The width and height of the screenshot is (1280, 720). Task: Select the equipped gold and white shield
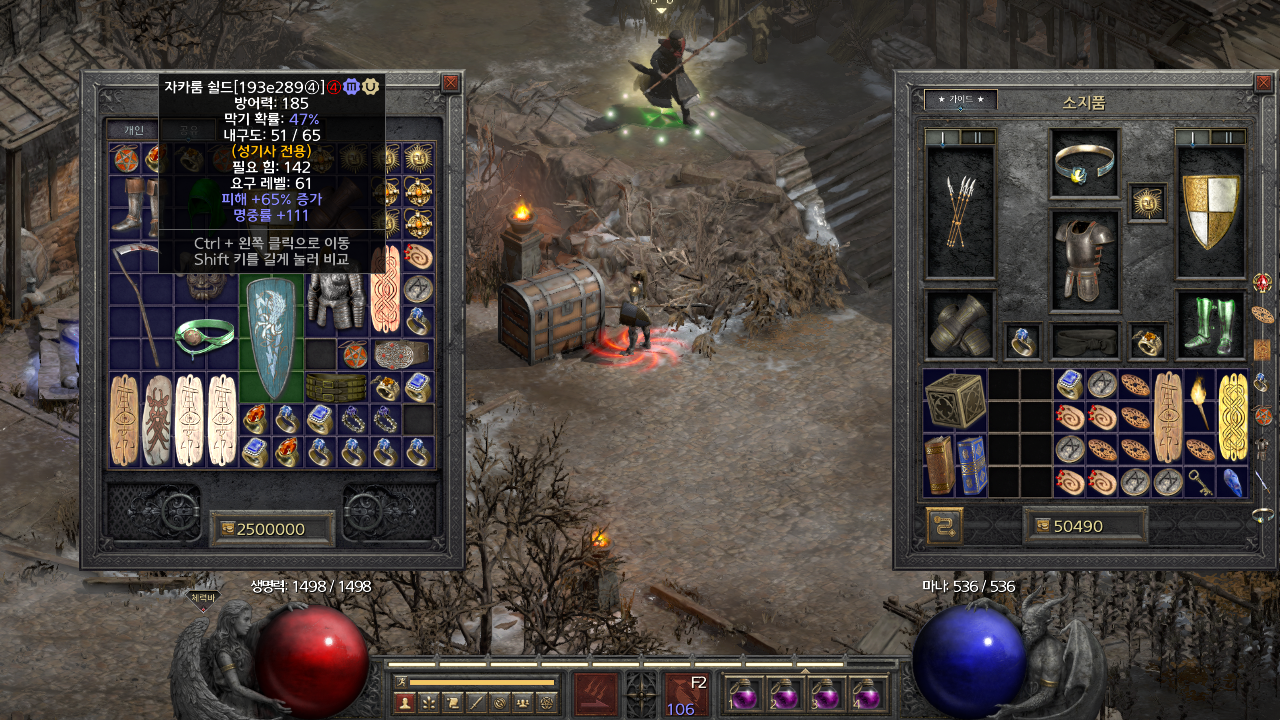pos(1211,211)
